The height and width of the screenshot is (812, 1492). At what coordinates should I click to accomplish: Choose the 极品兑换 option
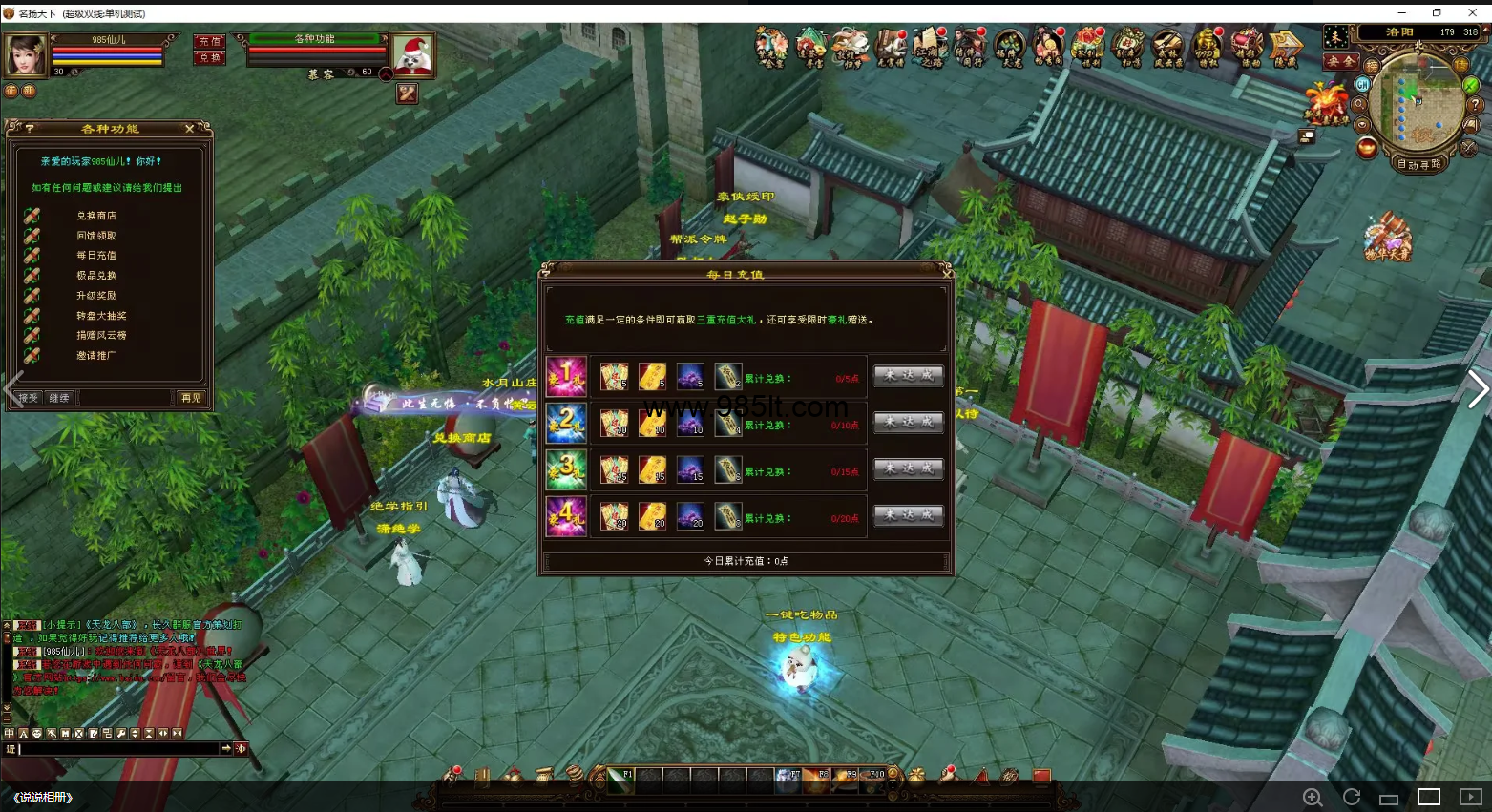(96, 276)
